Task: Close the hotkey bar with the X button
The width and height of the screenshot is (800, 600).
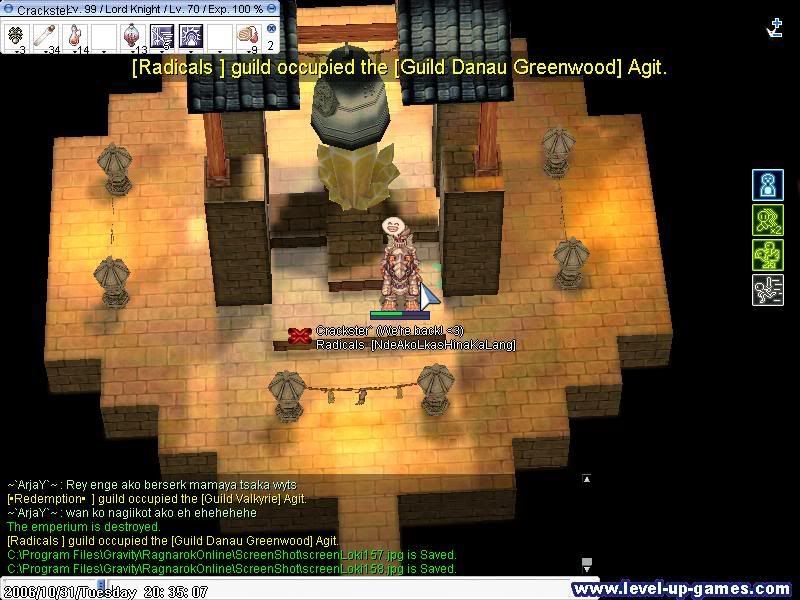Action: [x=271, y=28]
